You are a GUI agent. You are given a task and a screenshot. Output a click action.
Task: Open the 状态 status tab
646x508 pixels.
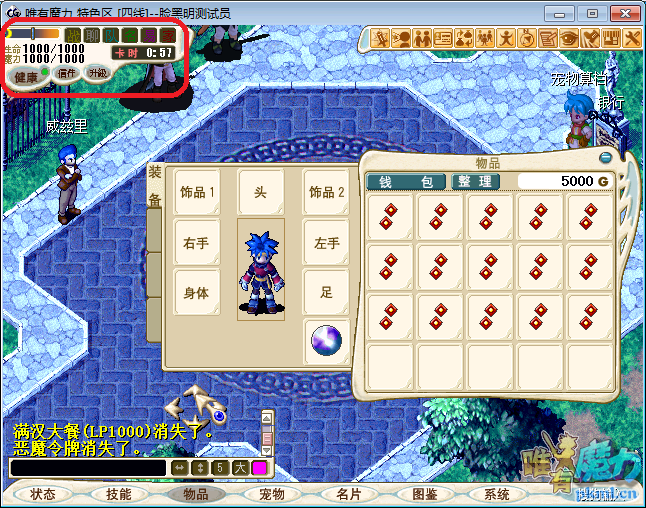43,494
